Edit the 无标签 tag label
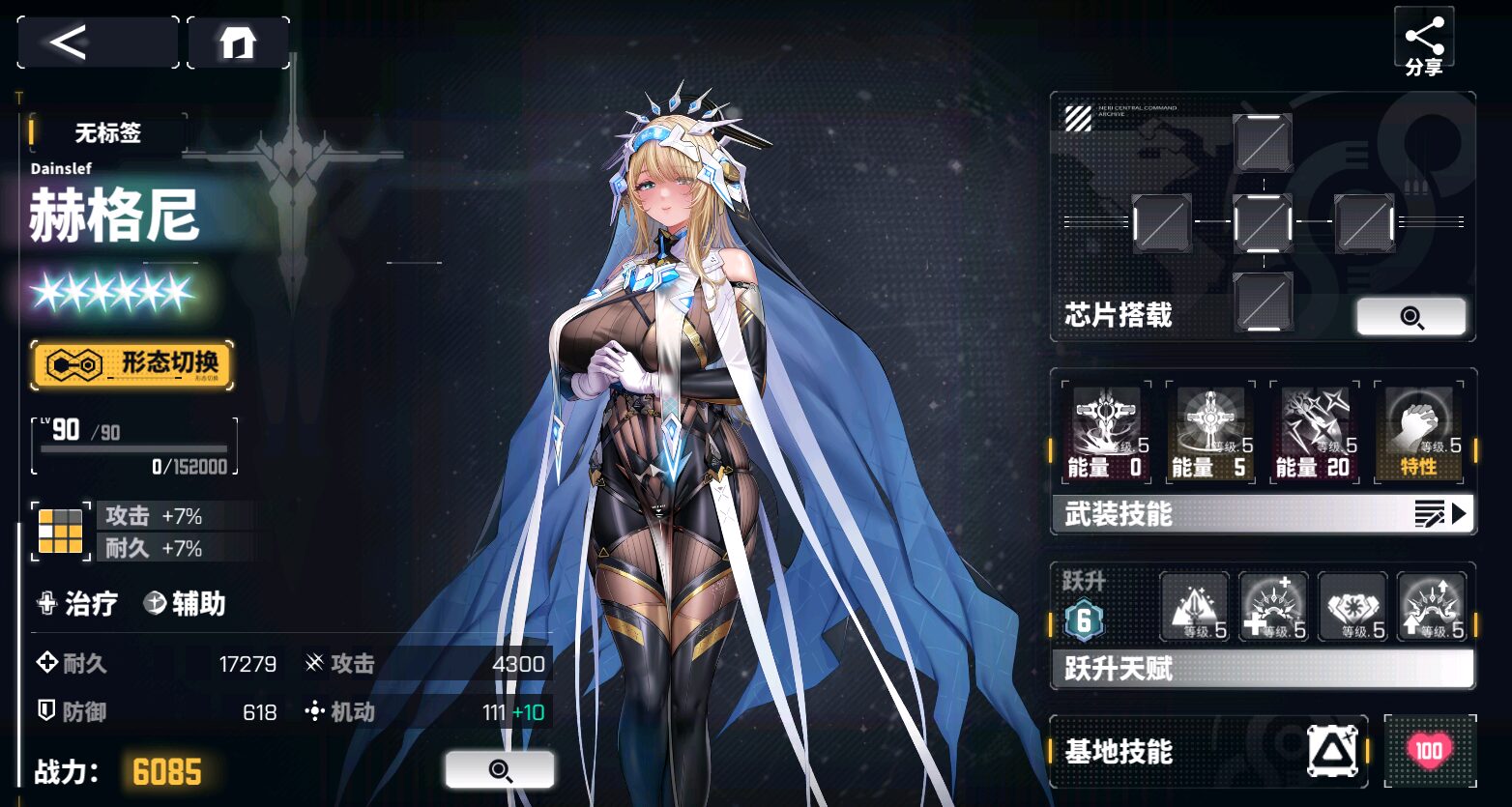This screenshot has height=807, width=1512. click(108, 133)
